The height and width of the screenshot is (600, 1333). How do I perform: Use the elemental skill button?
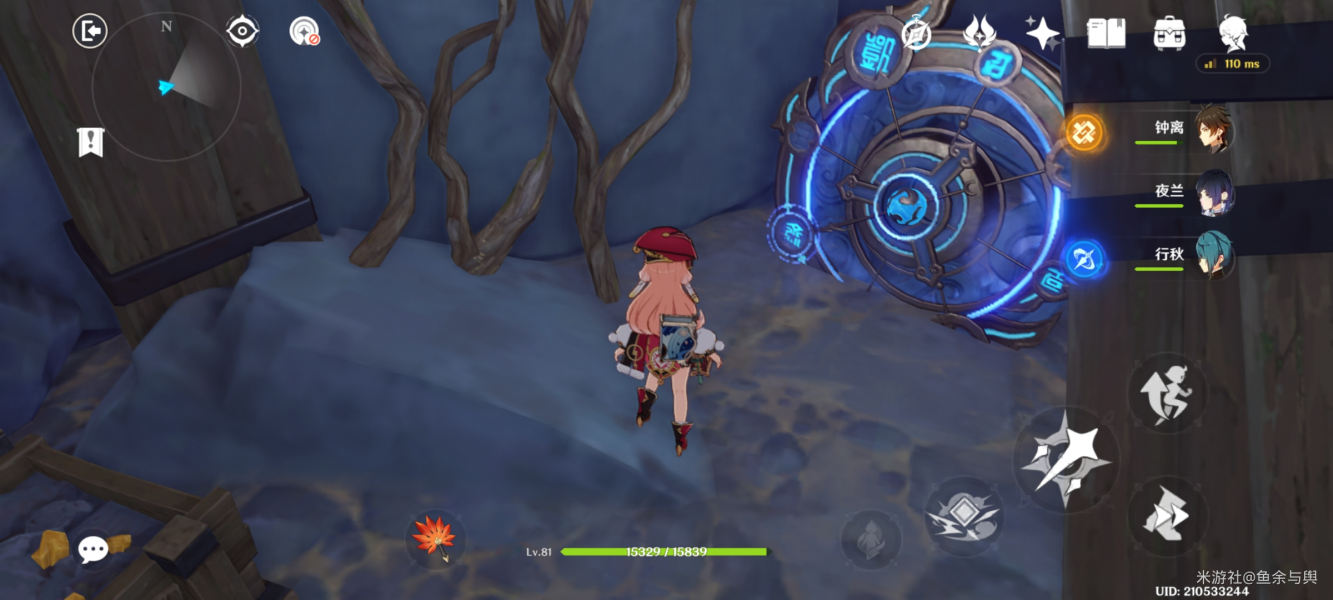[964, 516]
